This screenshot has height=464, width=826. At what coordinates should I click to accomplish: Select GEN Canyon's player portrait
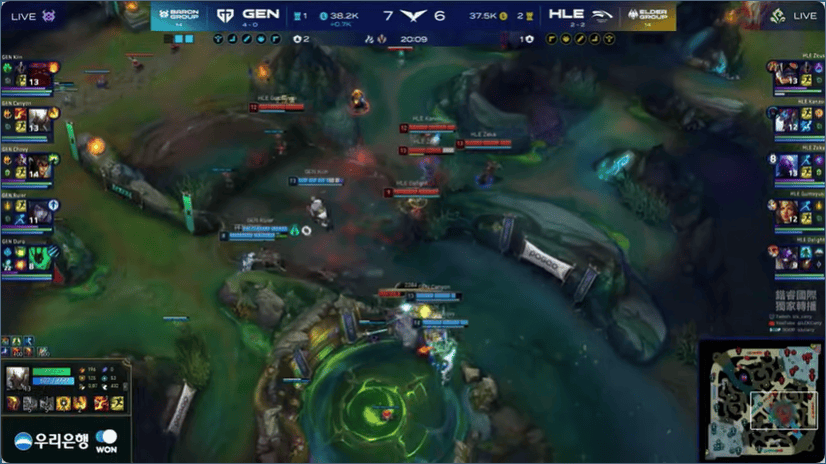tap(39, 119)
